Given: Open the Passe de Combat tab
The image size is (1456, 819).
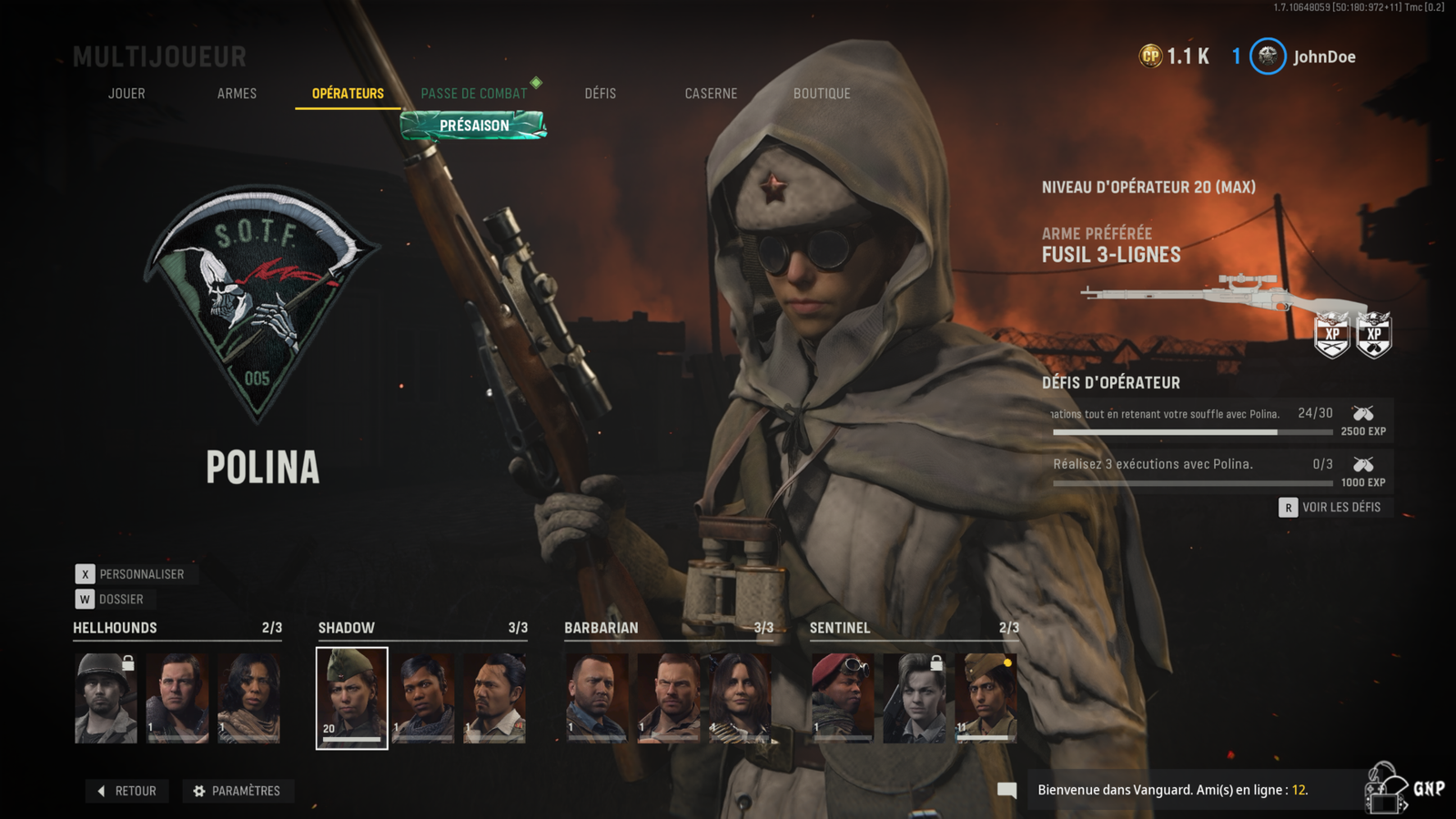Looking at the screenshot, I should (x=474, y=94).
